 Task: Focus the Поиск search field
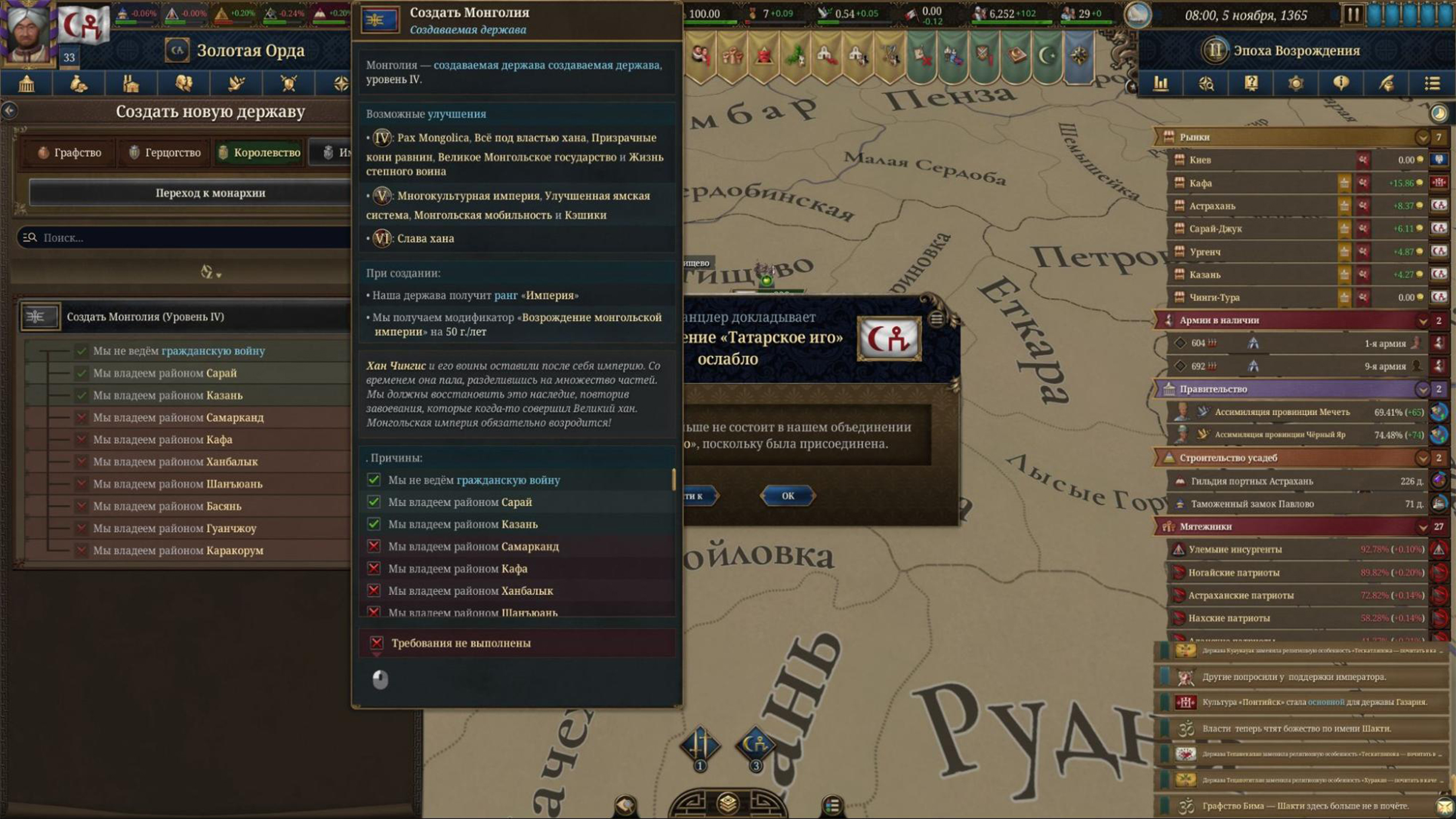coord(191,237)
